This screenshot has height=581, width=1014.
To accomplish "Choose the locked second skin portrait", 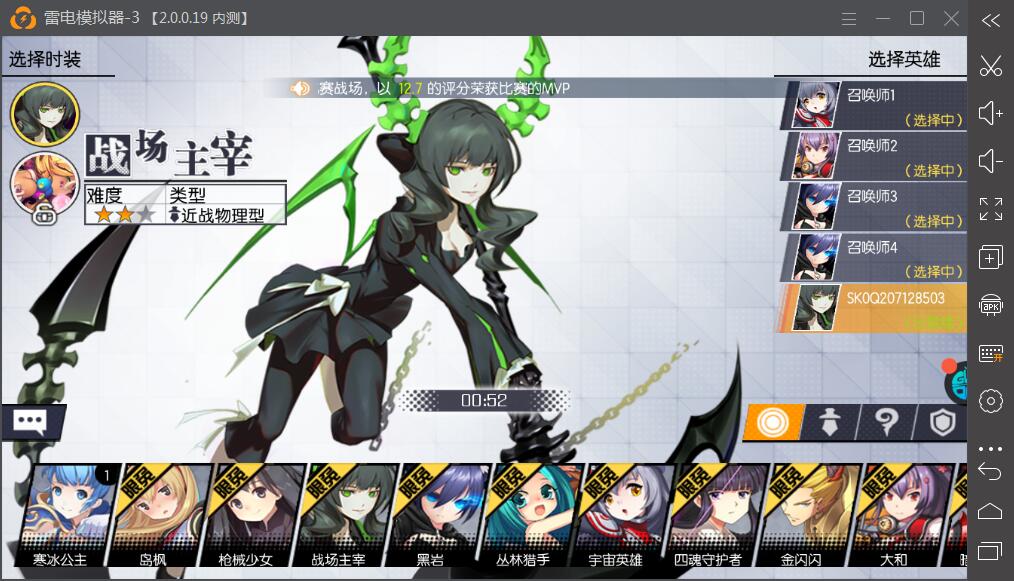I will (x=44, y=187).
